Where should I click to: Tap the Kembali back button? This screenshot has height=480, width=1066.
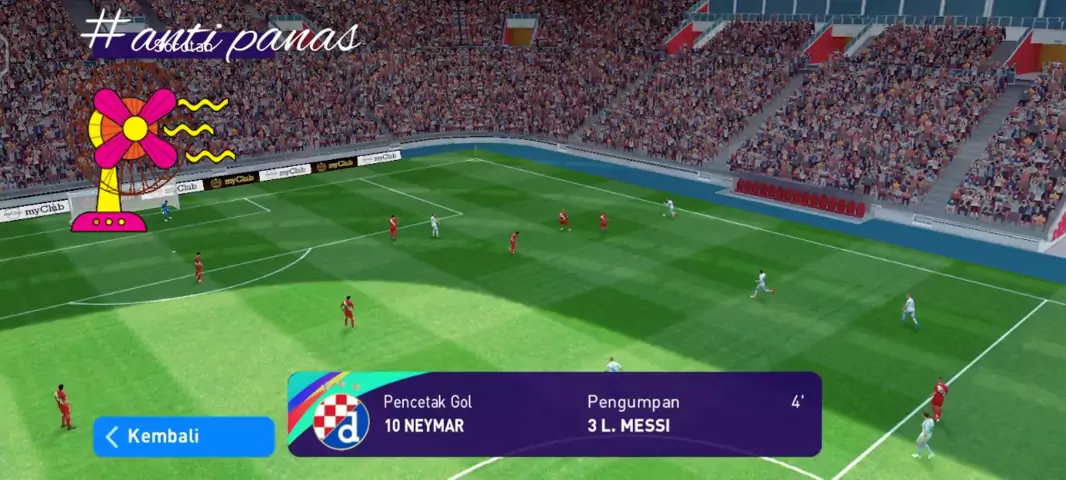183,437
